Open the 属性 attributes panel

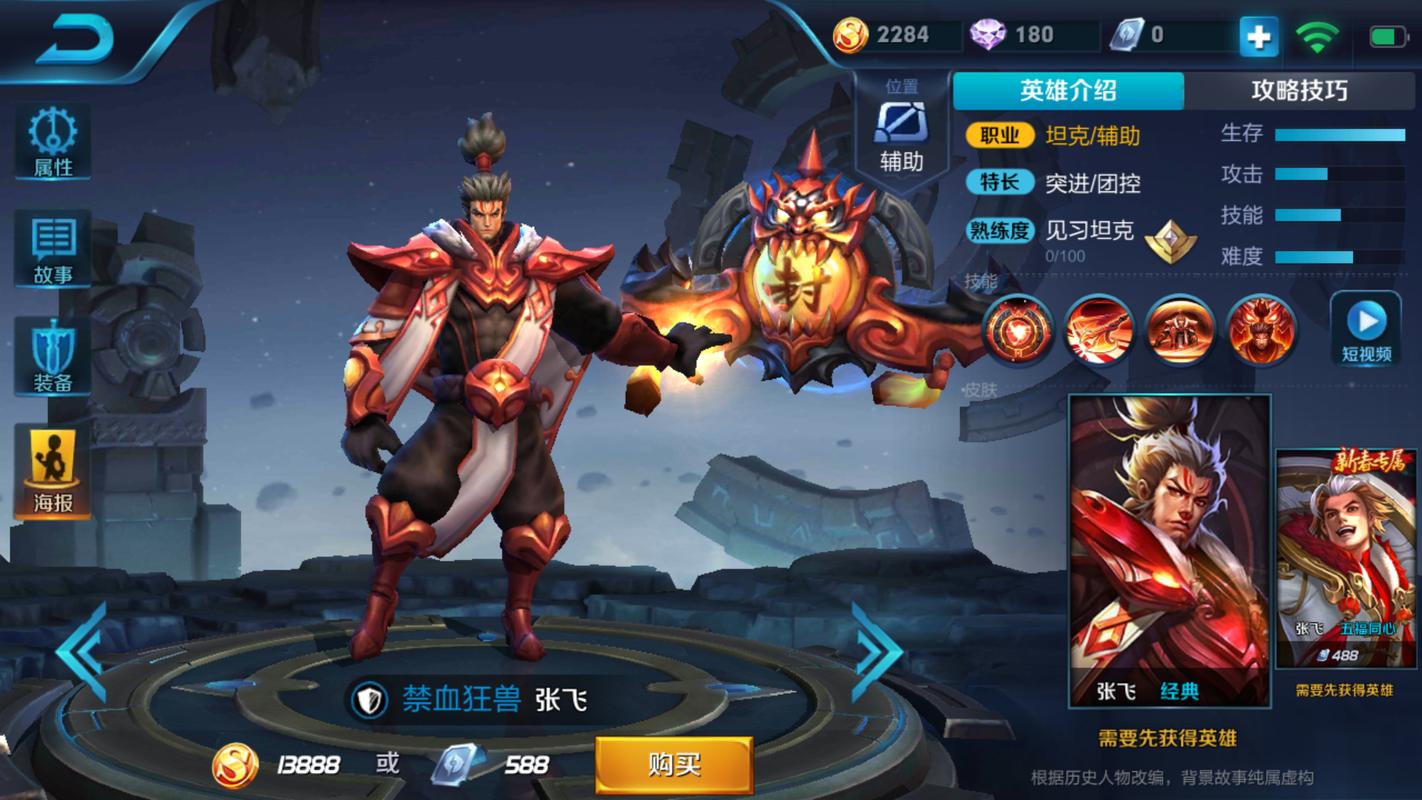52,140
